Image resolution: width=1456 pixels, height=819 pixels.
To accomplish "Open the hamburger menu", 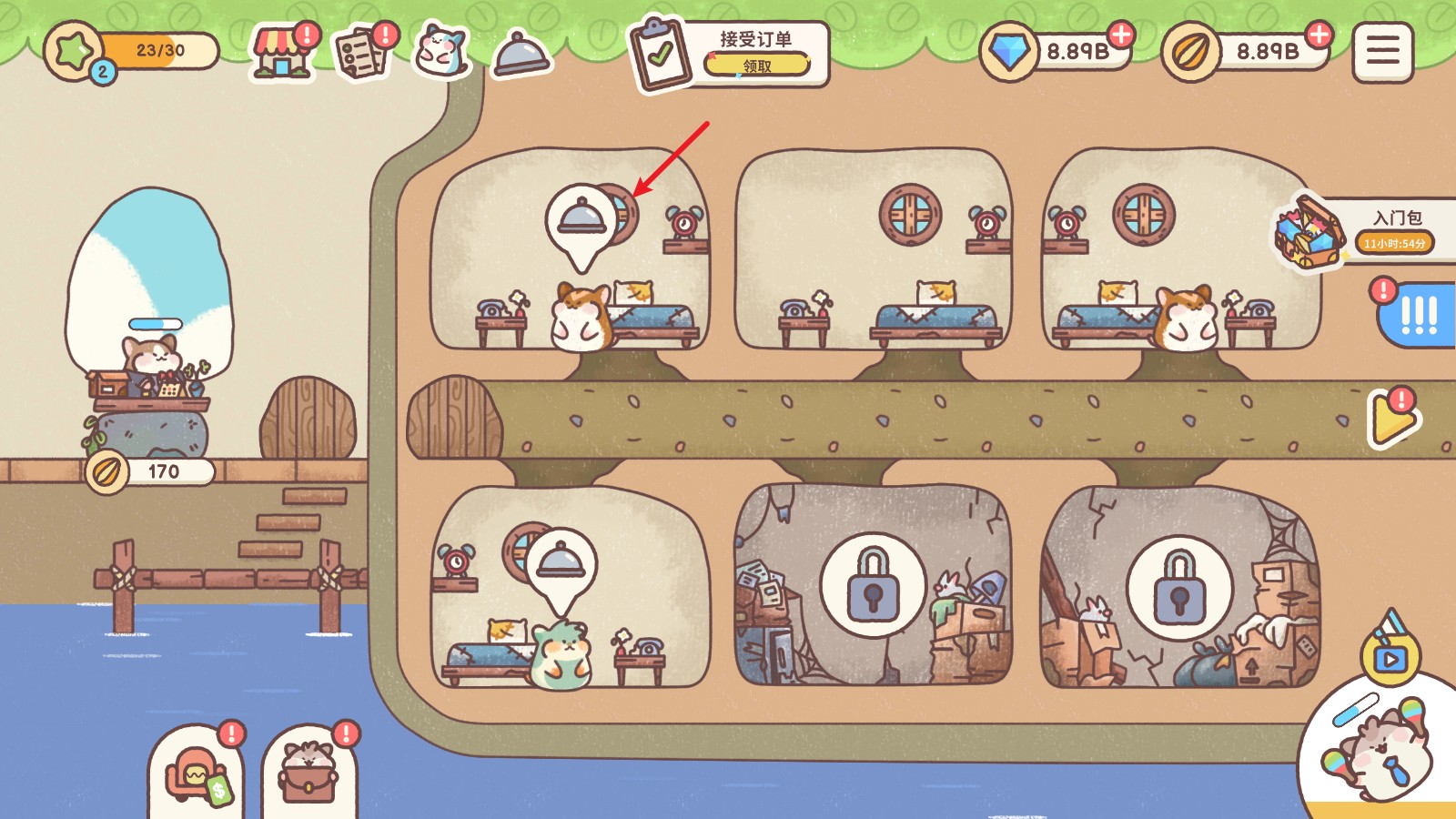I will click(x=1382, y=52).
